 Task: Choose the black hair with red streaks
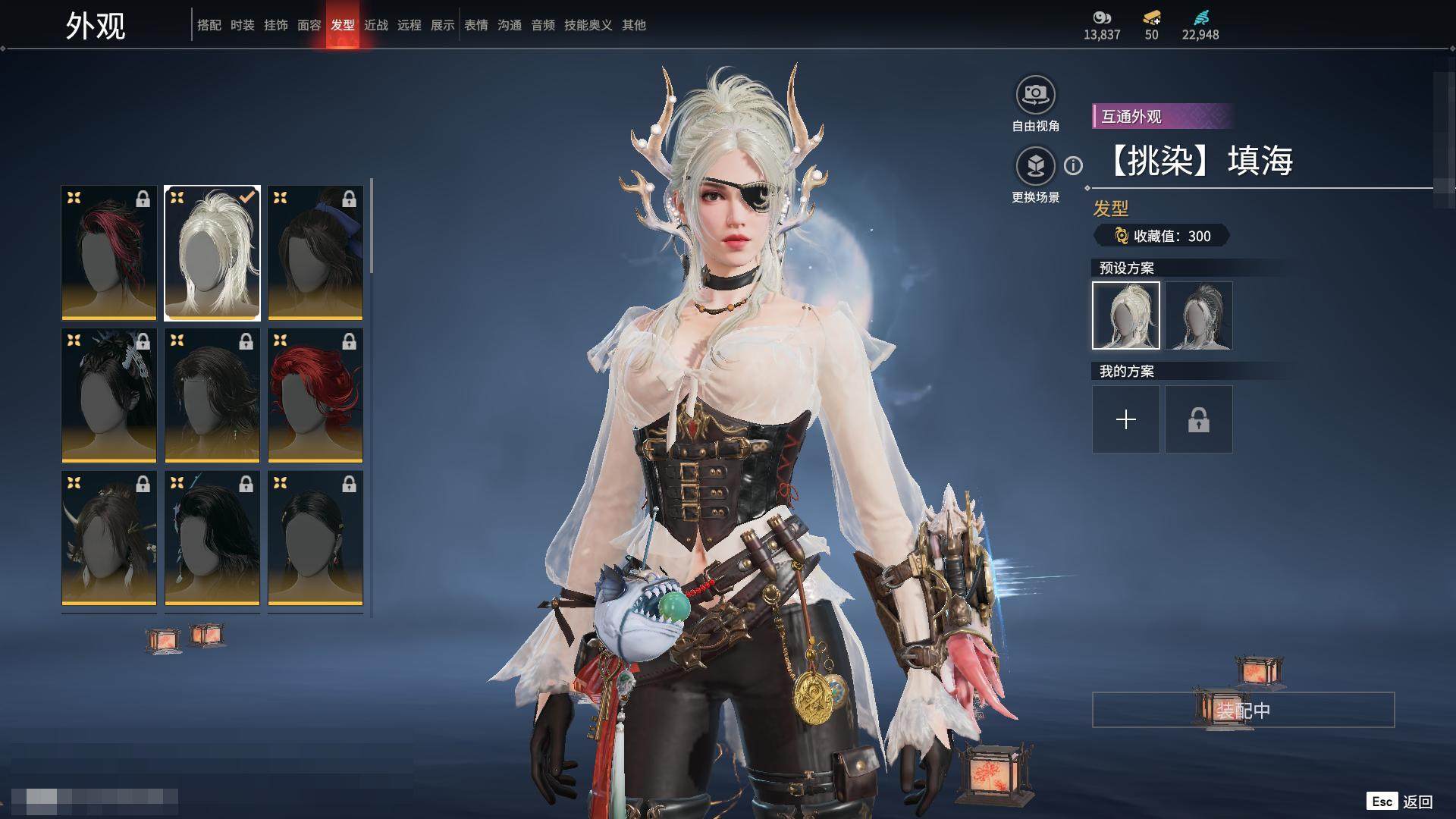pos(109,253)
